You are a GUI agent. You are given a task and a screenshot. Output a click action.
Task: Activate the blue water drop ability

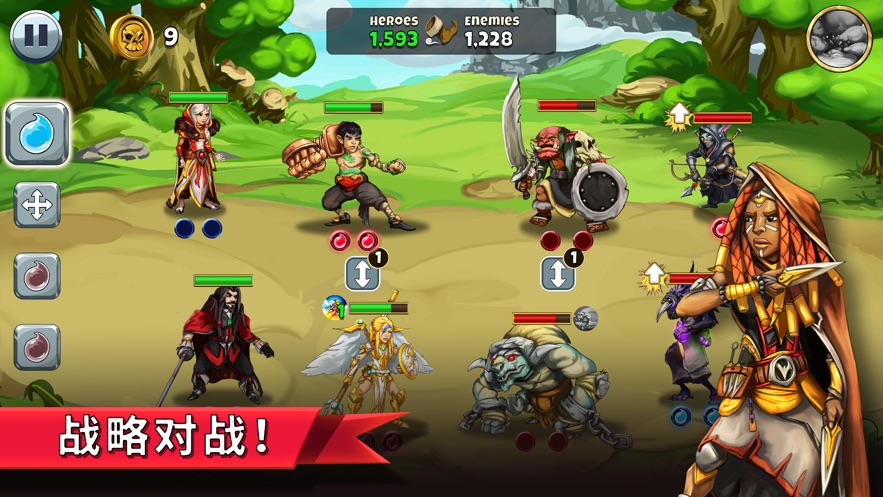(37, 133)
